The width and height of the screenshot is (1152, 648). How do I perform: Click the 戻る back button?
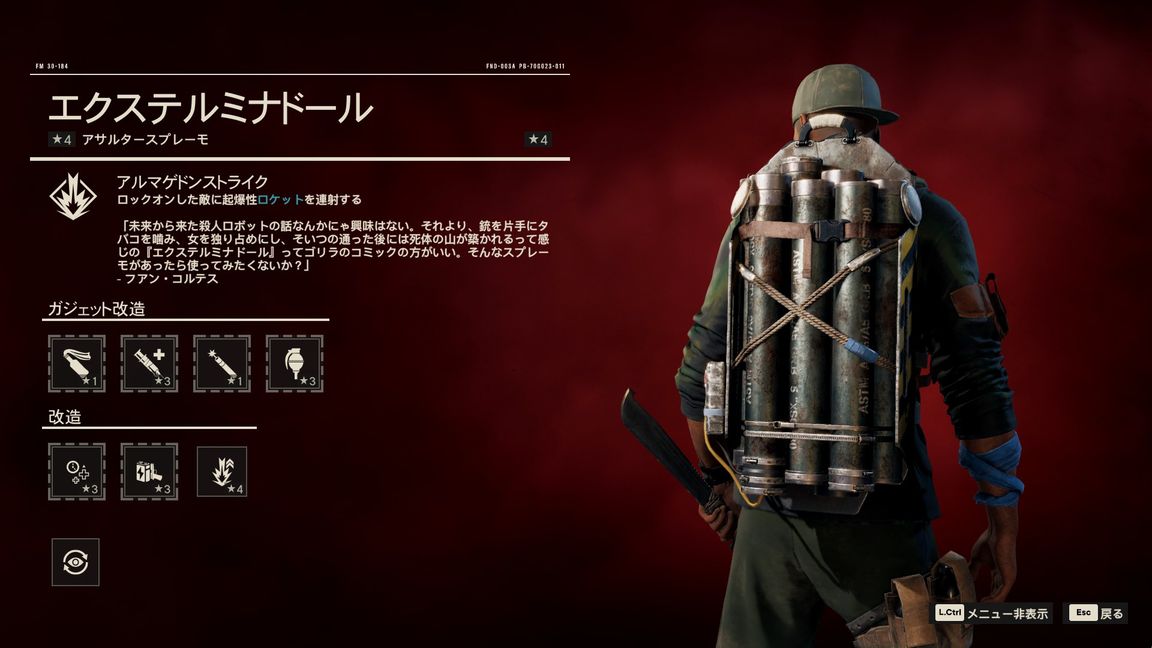coord(1097,613)
